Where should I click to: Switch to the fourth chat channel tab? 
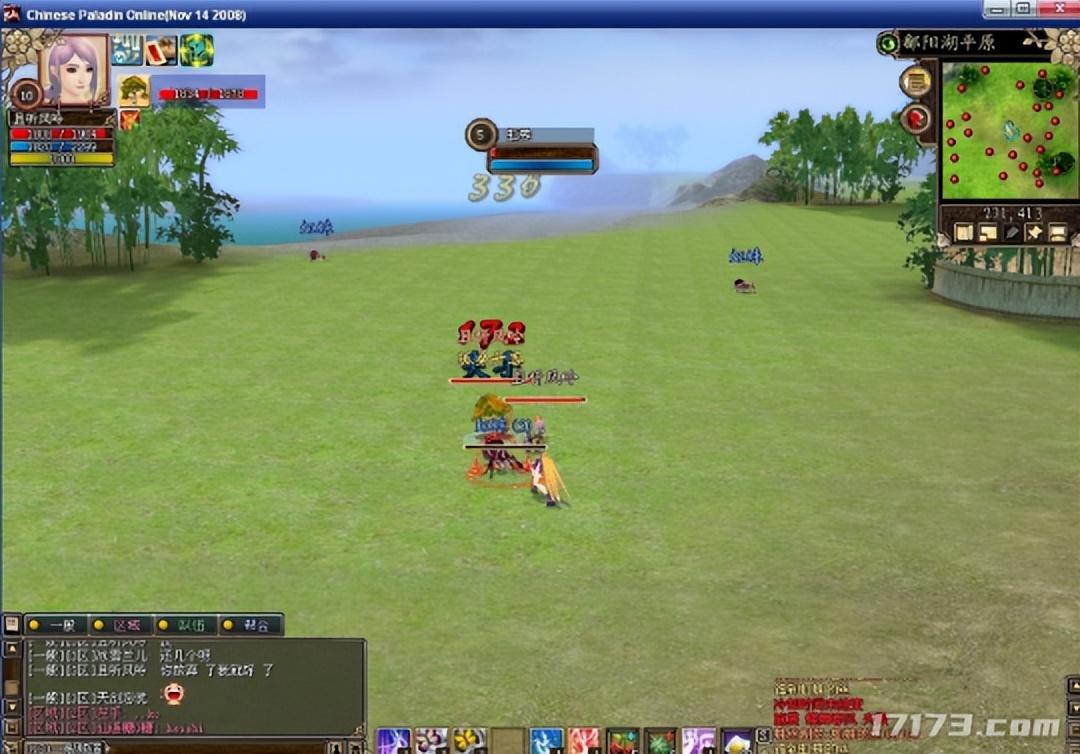pyautogui.click(x=251, y=625)
